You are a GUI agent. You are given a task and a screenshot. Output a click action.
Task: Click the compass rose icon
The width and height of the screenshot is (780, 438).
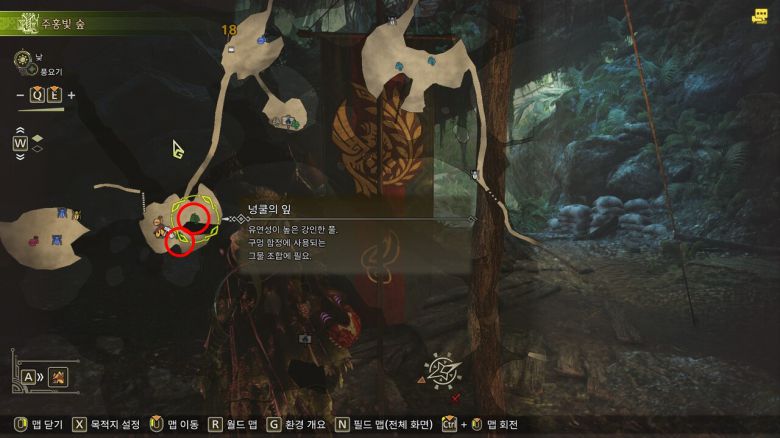tap(441, 370)
